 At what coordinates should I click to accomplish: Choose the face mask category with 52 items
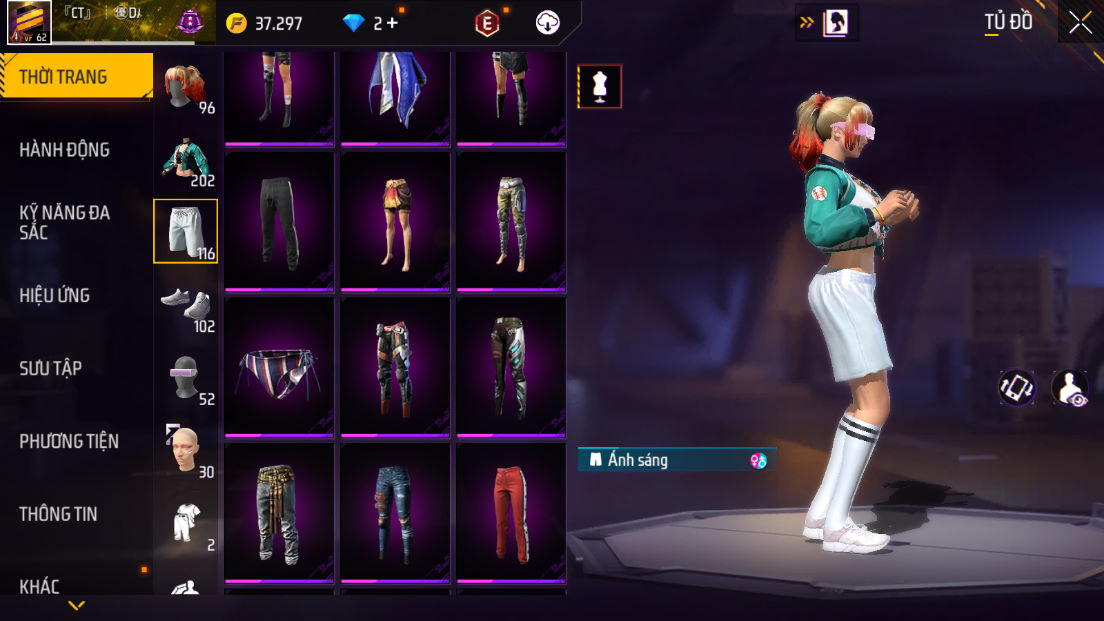click(186, 377)
